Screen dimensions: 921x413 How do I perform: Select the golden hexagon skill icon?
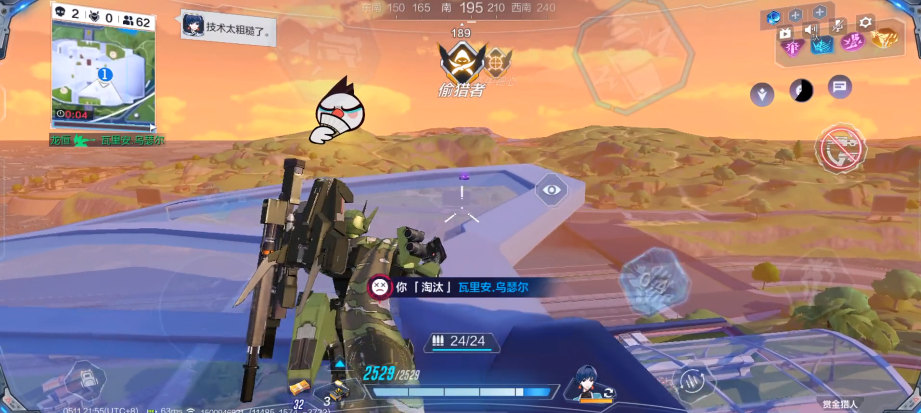884,39
